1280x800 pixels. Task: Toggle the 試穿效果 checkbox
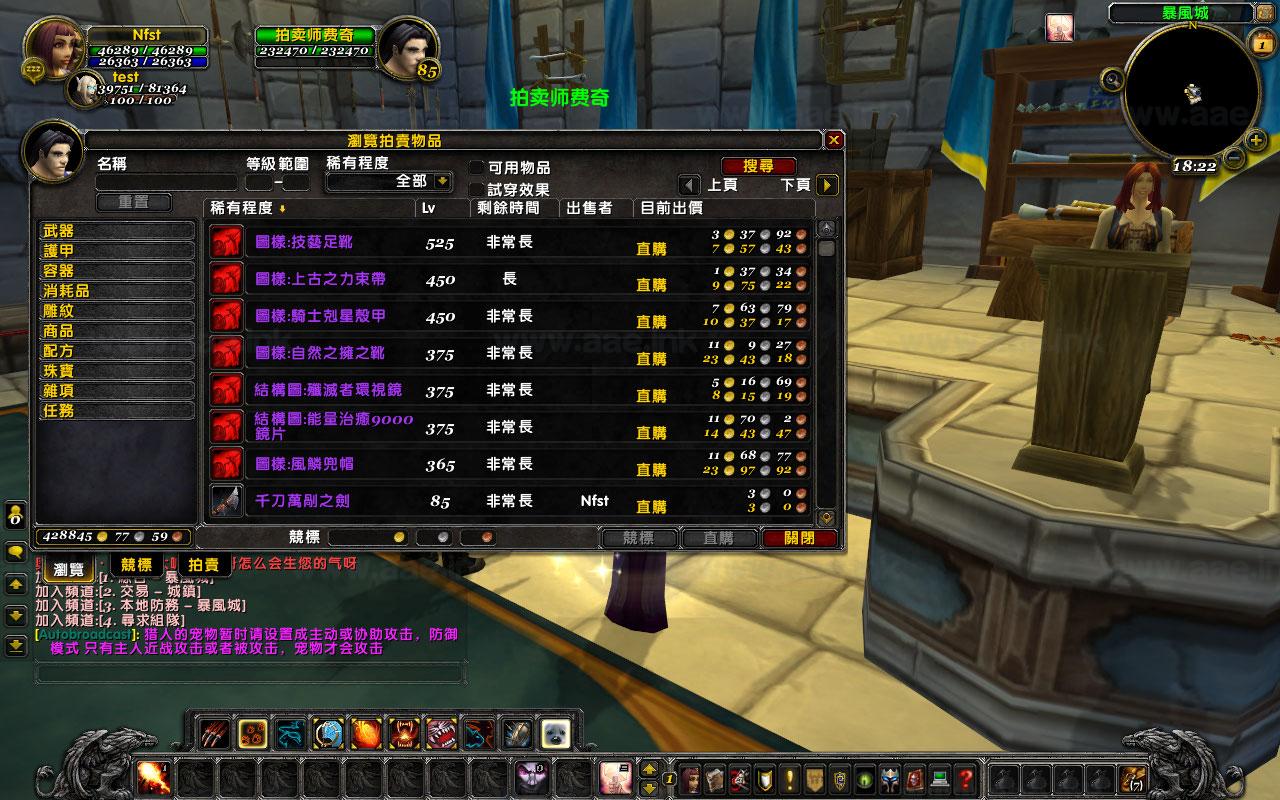pyautogui.click(x=477, y=189)
